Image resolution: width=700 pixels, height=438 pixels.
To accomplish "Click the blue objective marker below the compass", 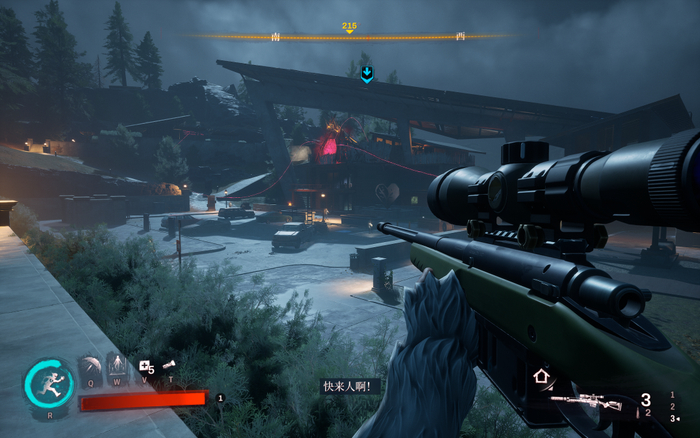I will (x=367, y=74).
